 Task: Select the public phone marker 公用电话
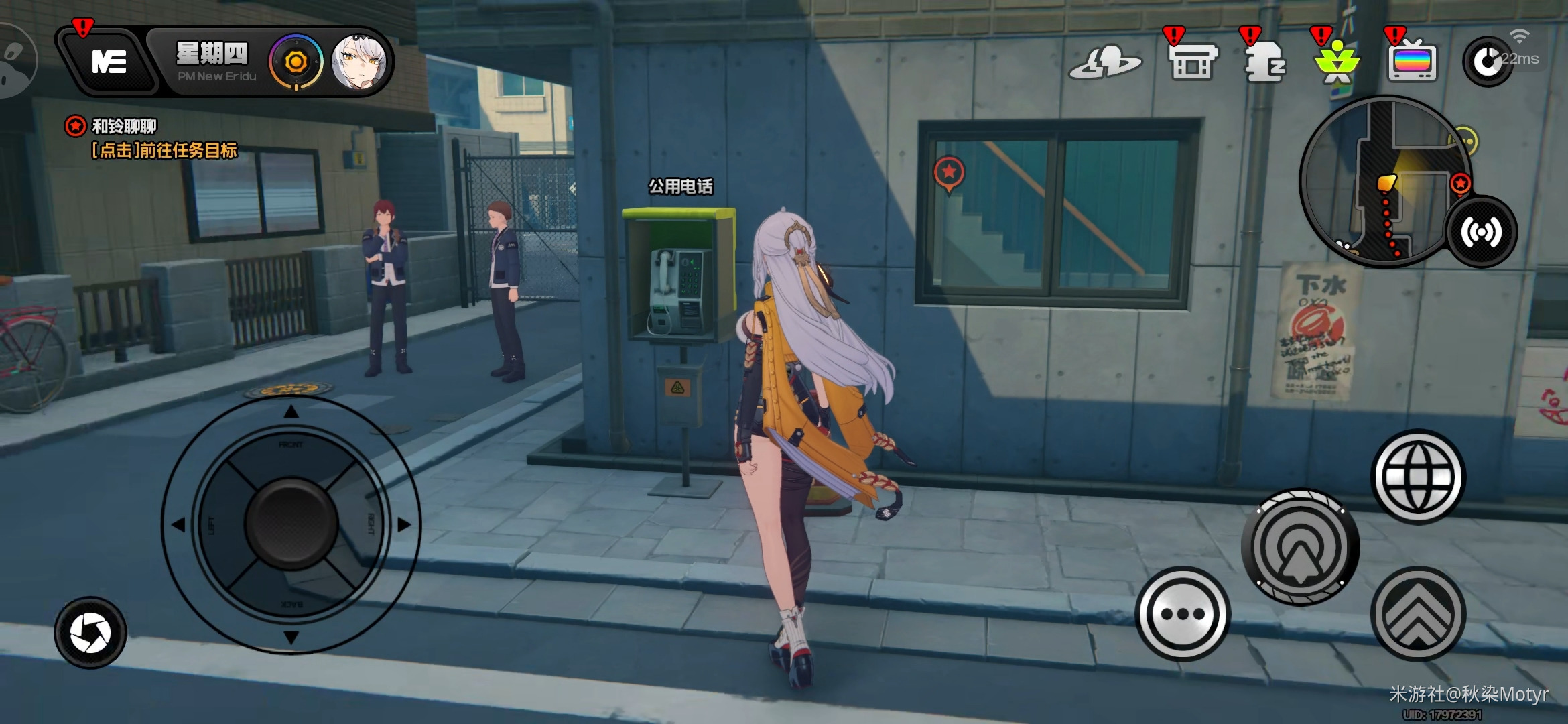pyautogui.click(x=680, y=186)
